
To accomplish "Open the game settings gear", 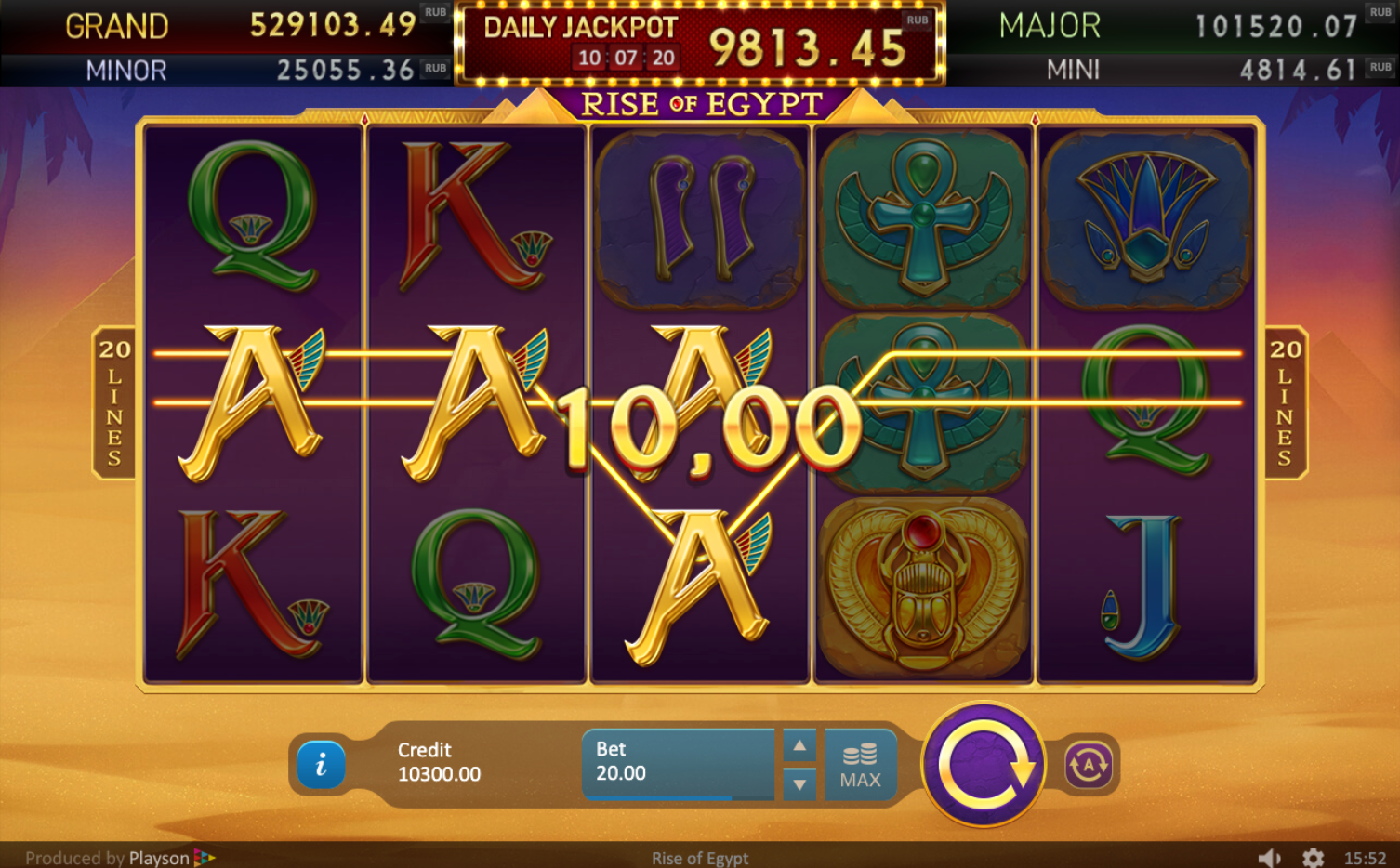I will click(1314, 857).
